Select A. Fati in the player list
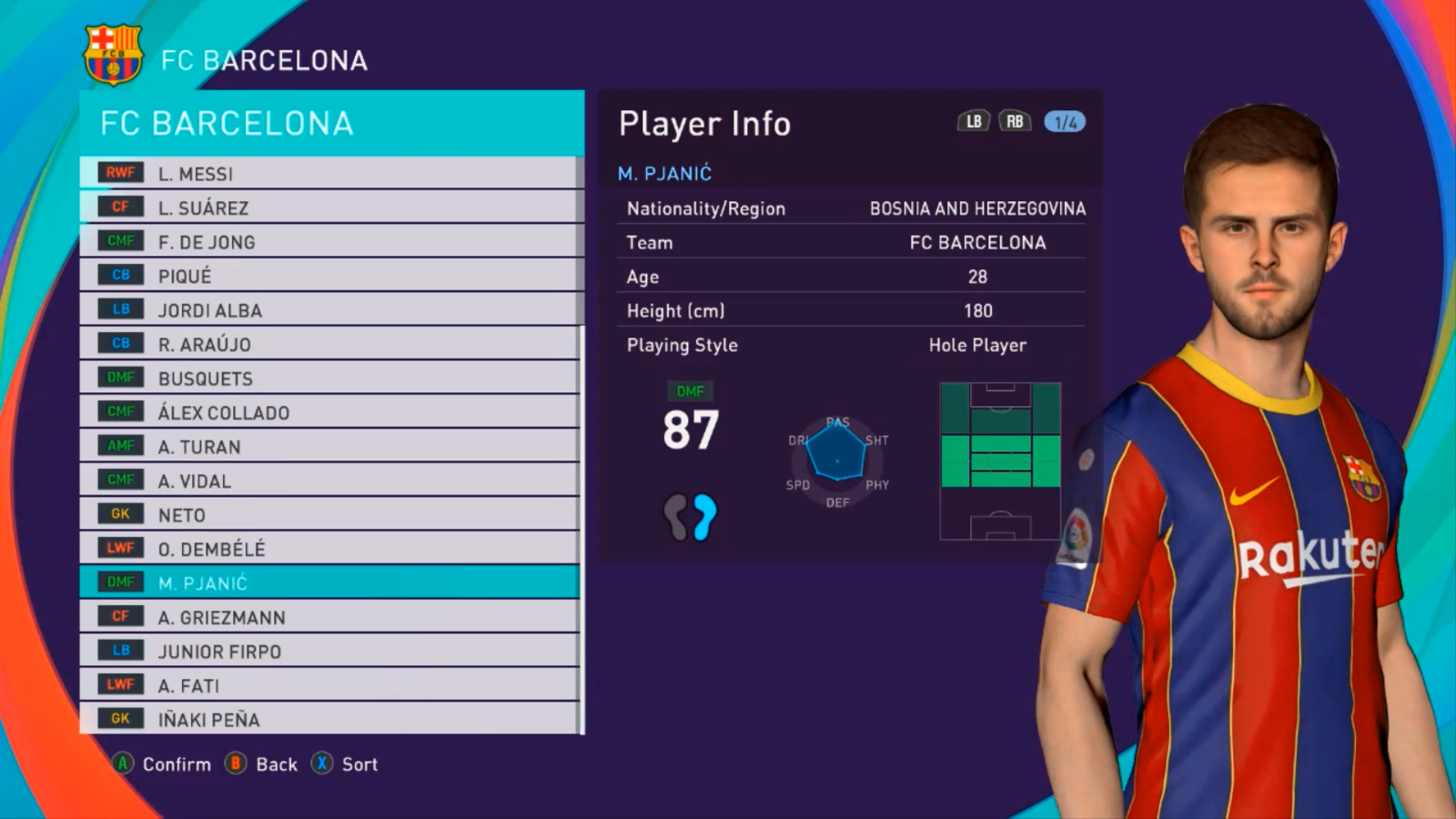This screenshot has width=1456, height=819. [x=328, y=685]
